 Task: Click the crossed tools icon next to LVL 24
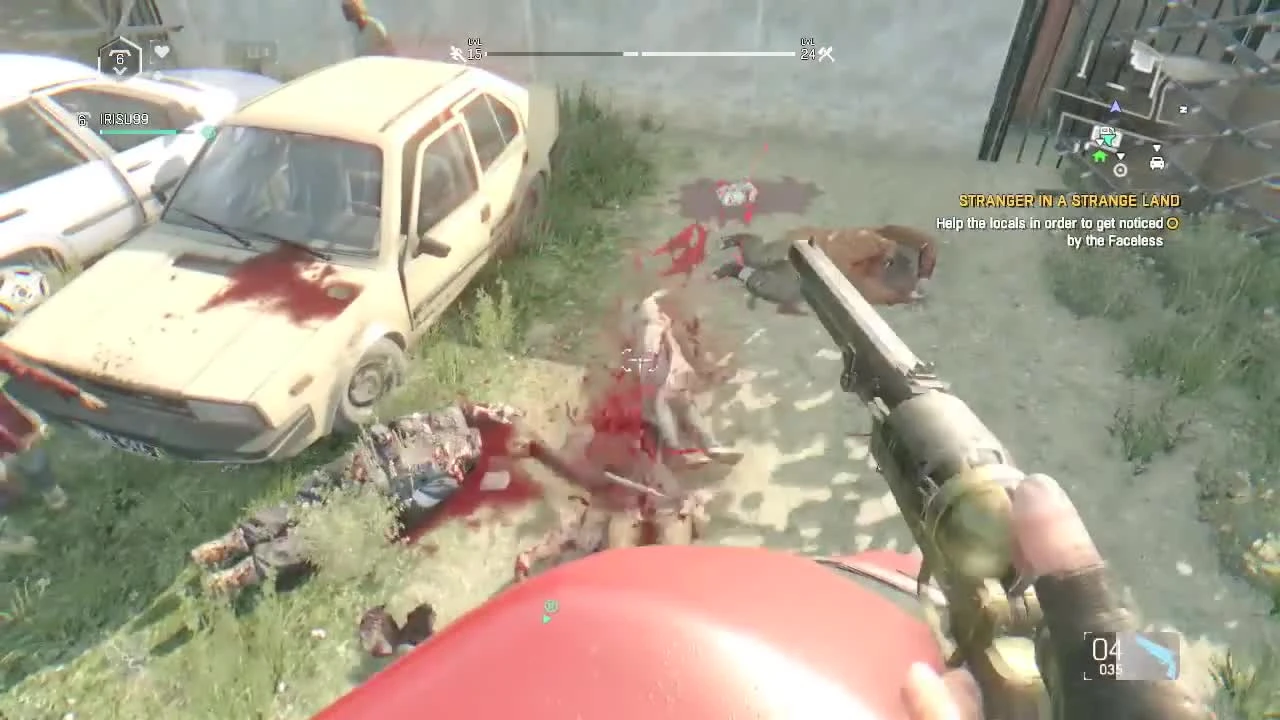click(826, 54)
